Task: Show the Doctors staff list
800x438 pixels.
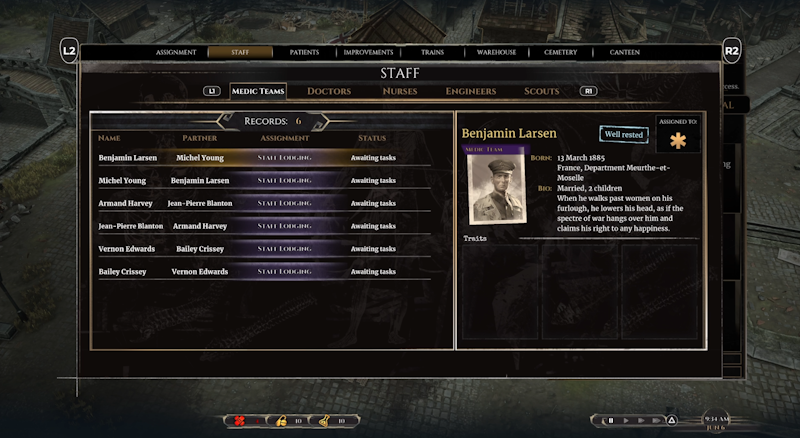Action: coord(329,91)
